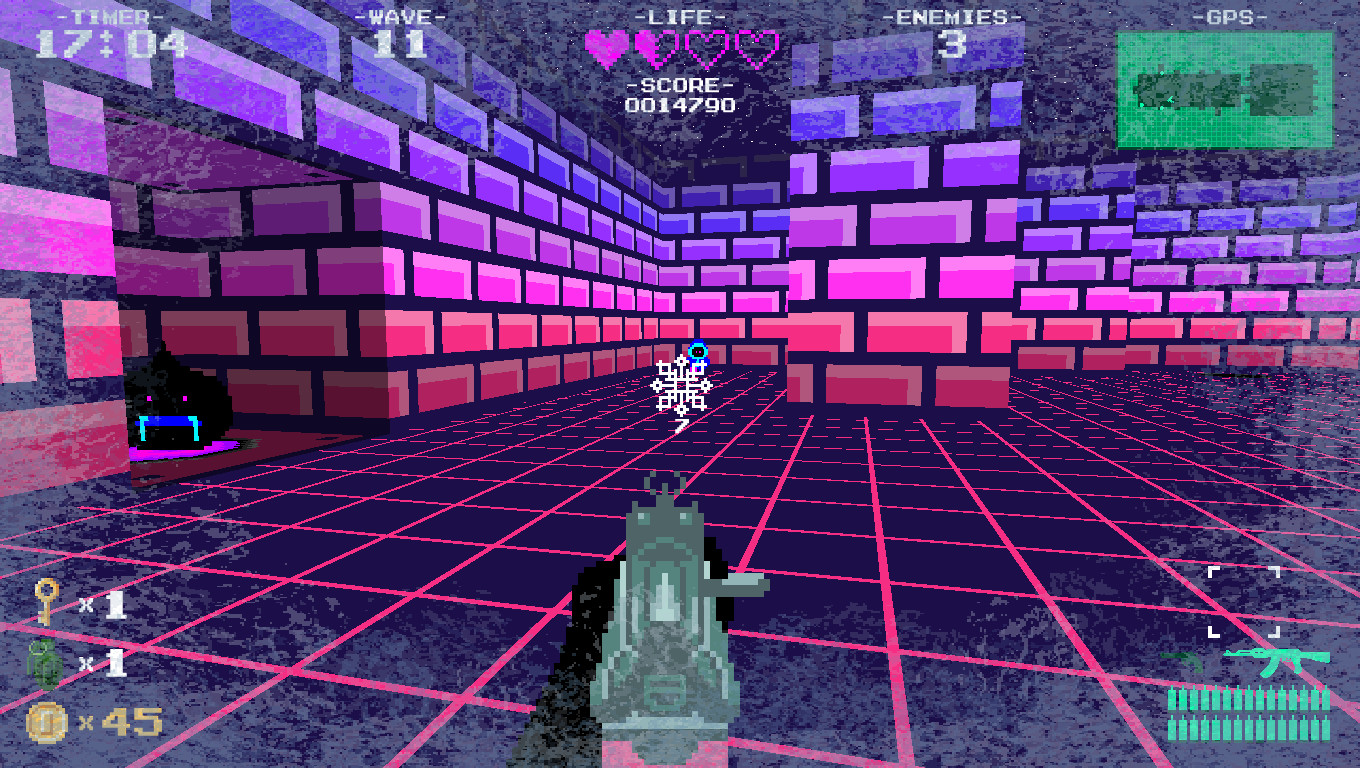This screenshot has width=1360, height=768.
Task: Select the LIFE header label
Action: 679,15
